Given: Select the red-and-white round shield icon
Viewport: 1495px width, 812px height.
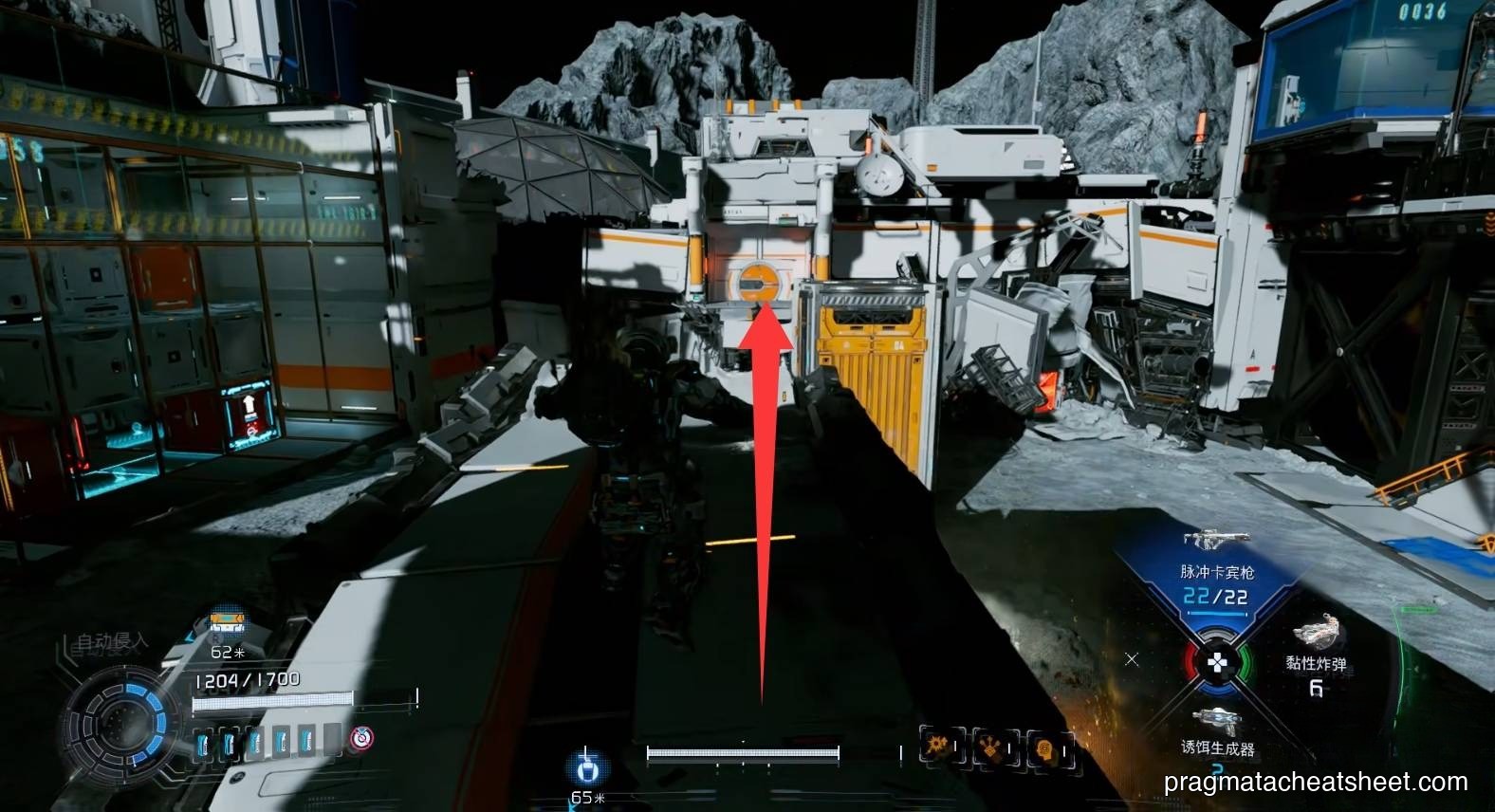Looking at the screenshot, I should pyautogui.click(x=360, y=739).
